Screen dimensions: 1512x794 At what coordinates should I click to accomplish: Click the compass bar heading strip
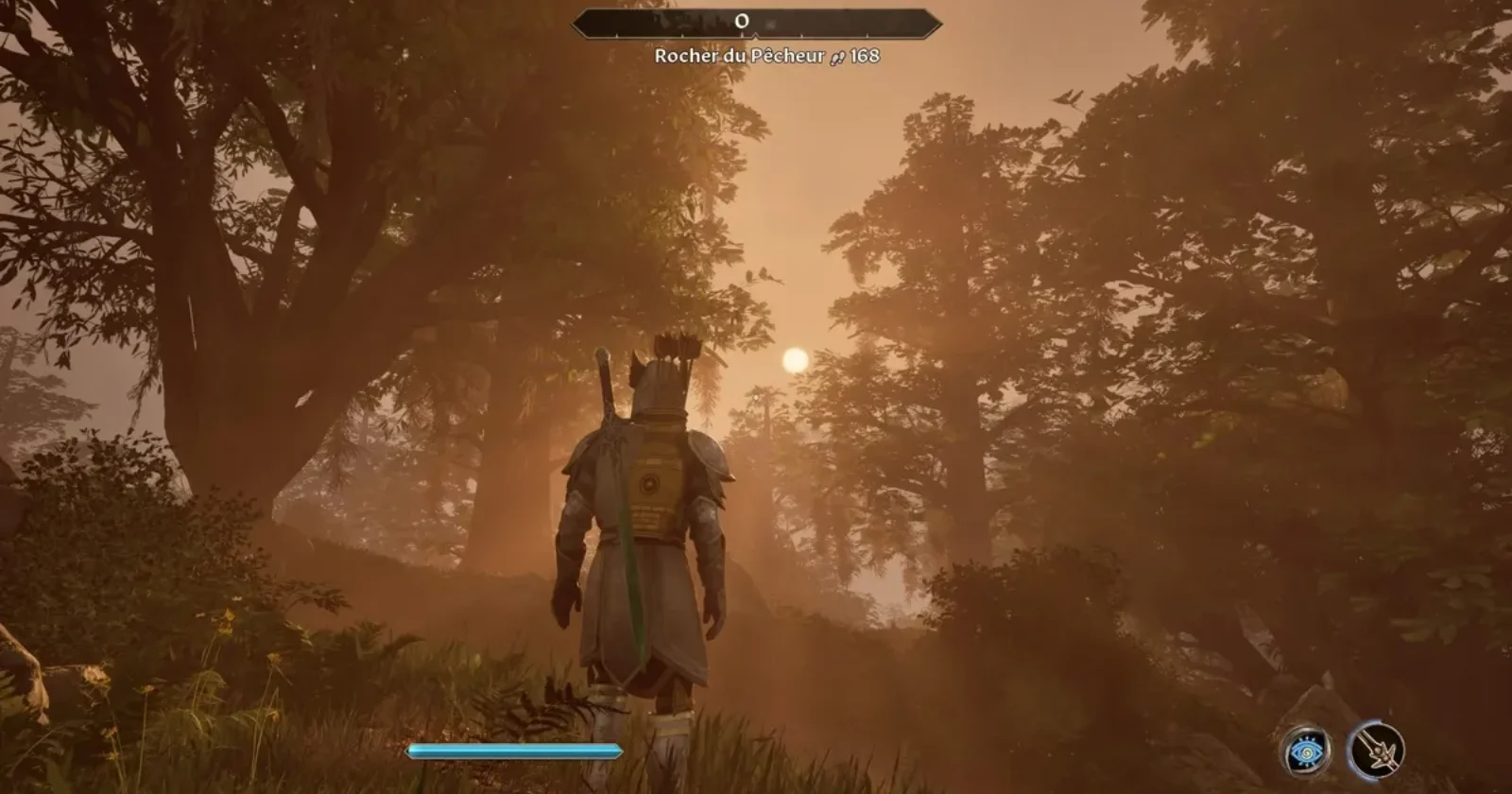pyautogui.click(x=756, y=23)
